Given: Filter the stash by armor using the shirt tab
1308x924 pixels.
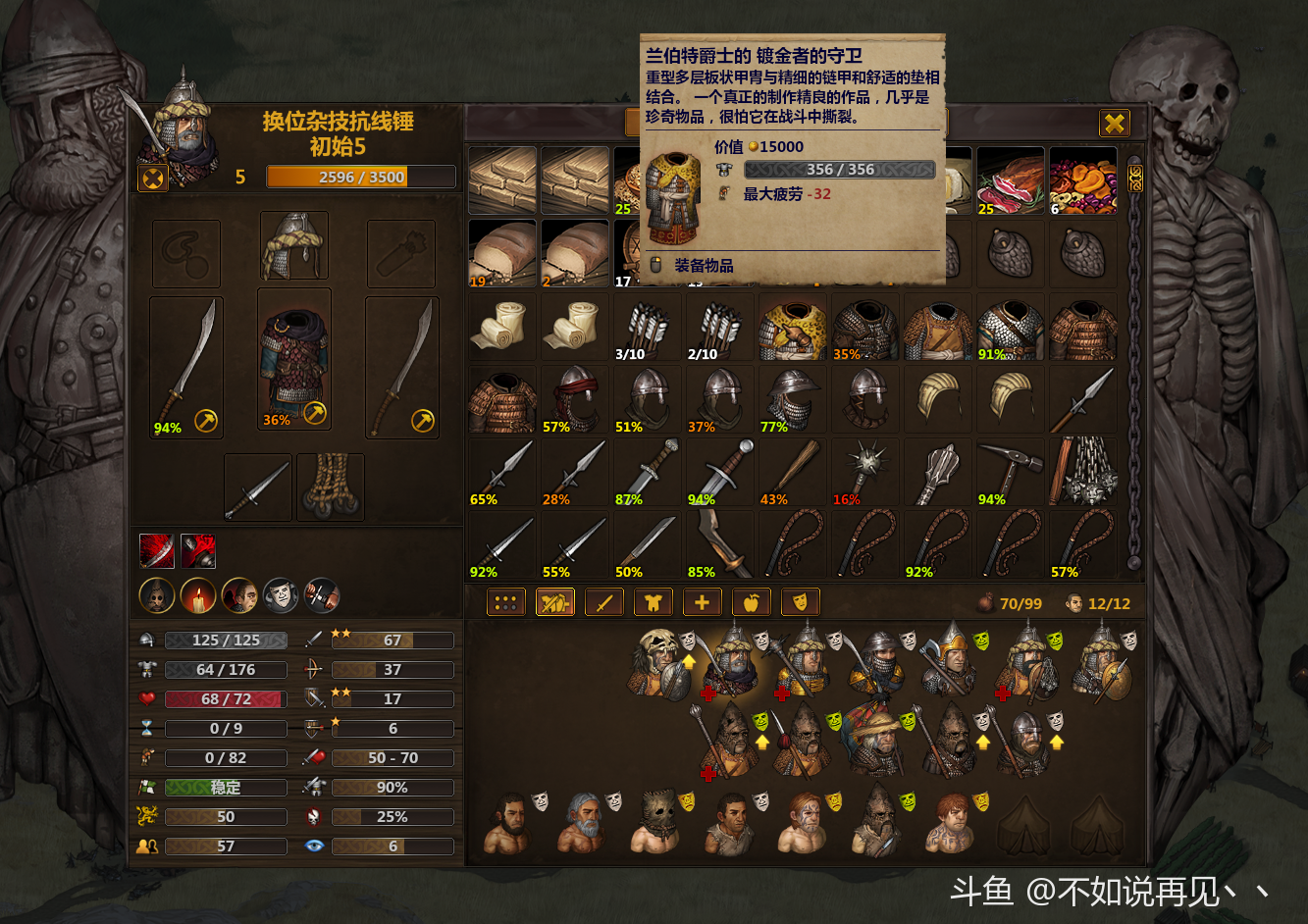Looking at the screenshot, I should tap(653, 603).
